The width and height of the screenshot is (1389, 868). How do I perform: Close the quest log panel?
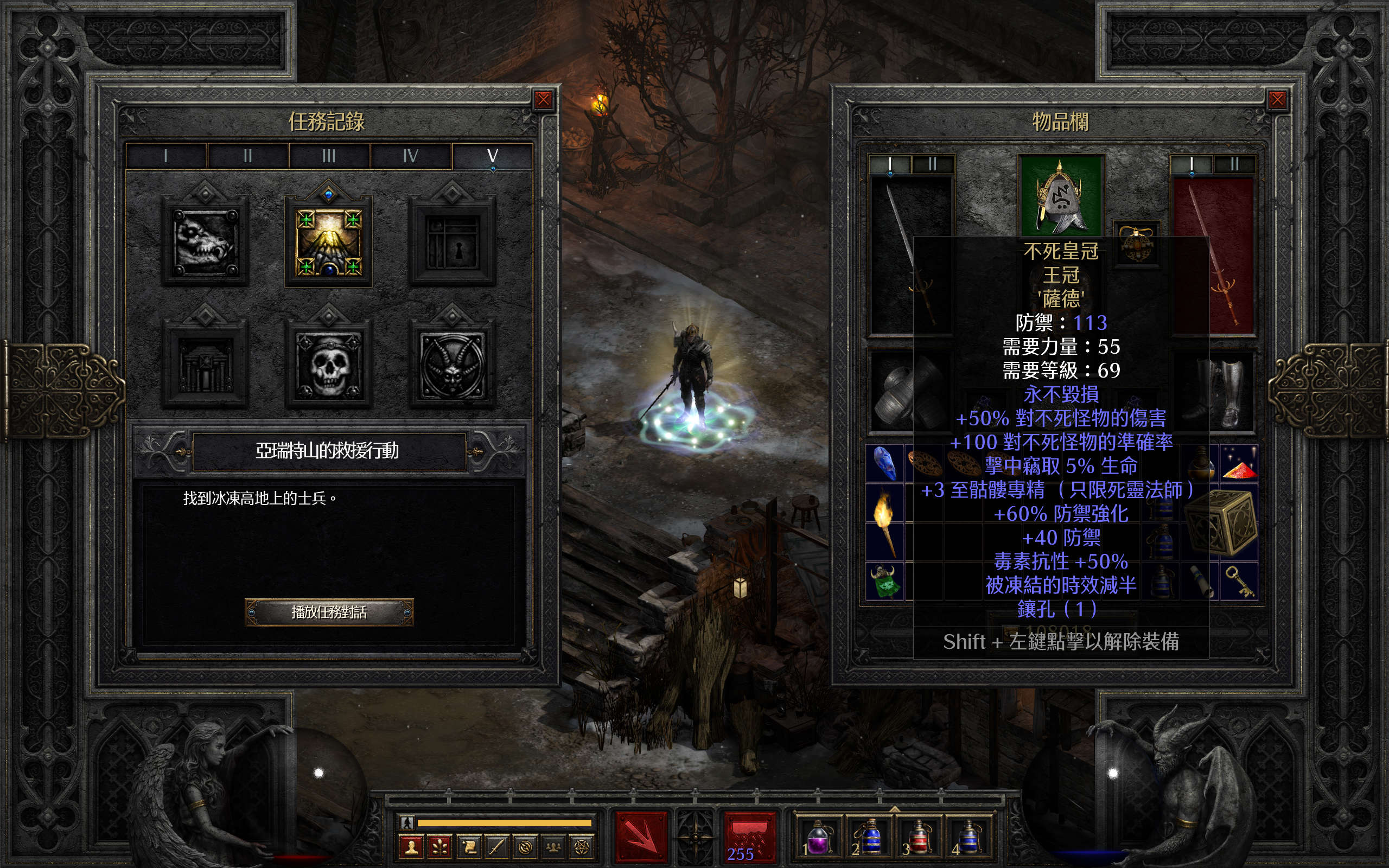click(543, 100)
